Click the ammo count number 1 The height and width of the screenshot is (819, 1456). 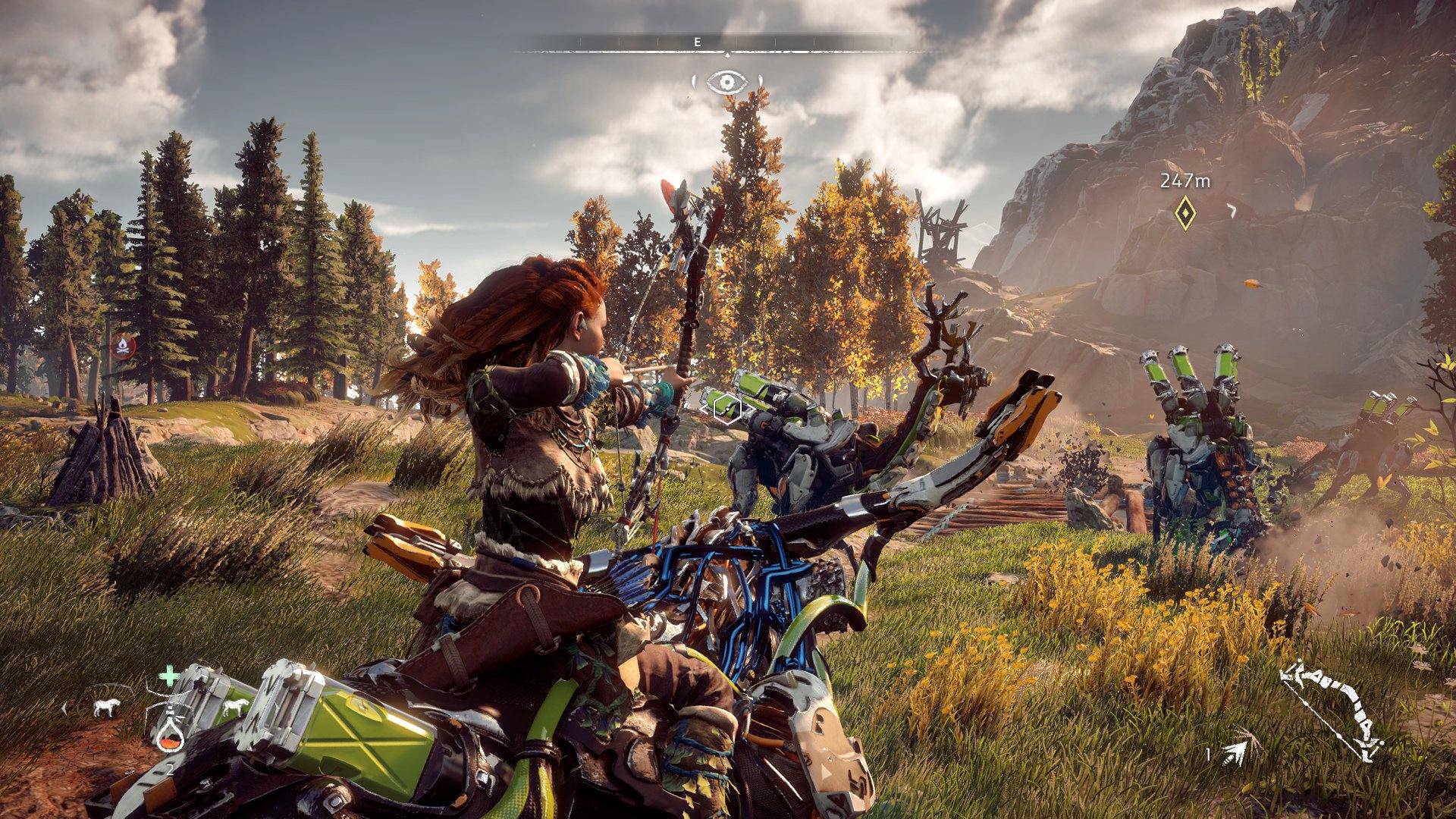[1208, 753]
